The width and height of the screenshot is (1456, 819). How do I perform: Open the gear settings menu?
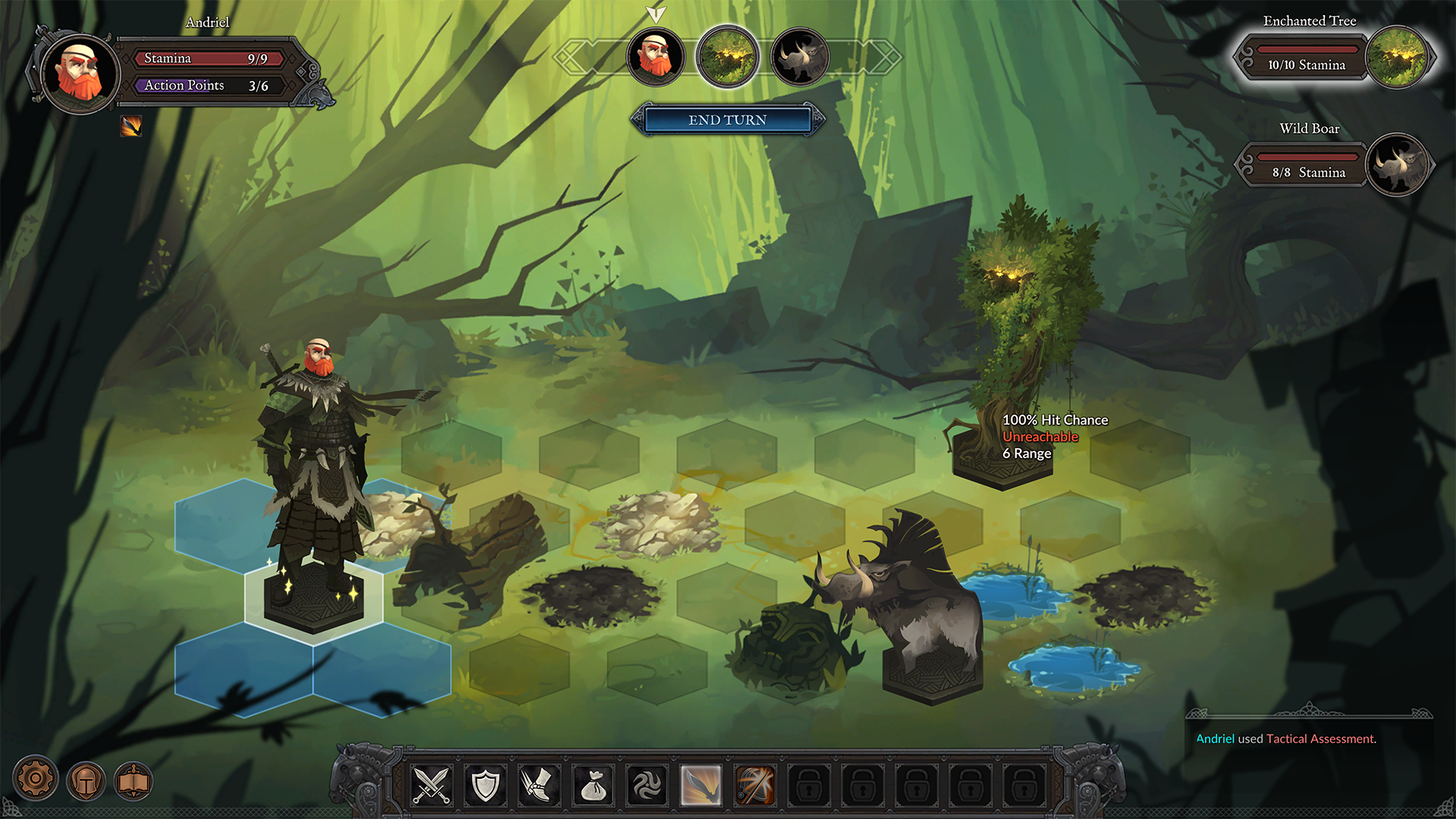point(35,779)
